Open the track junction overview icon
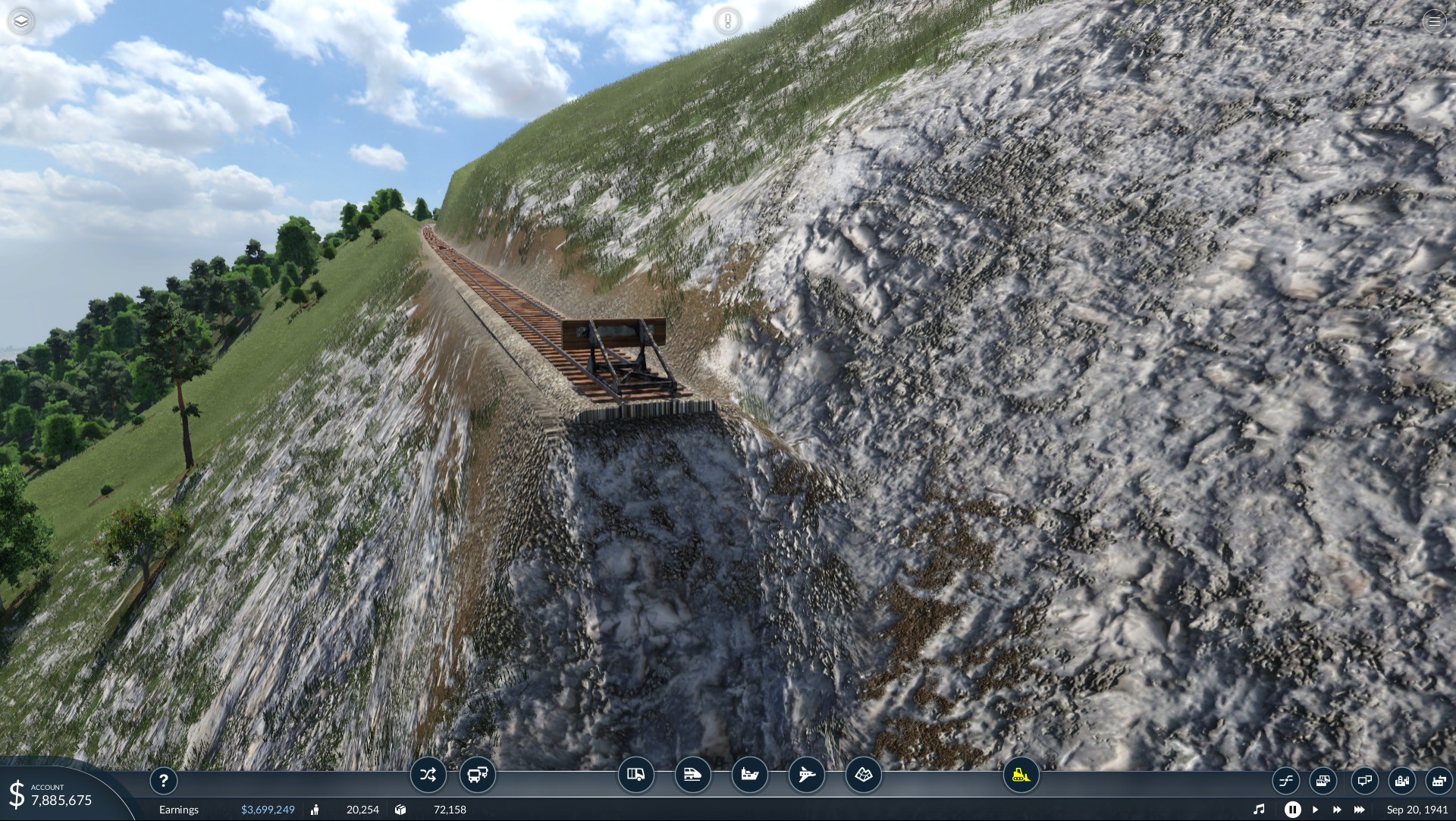 (1285, 780)
